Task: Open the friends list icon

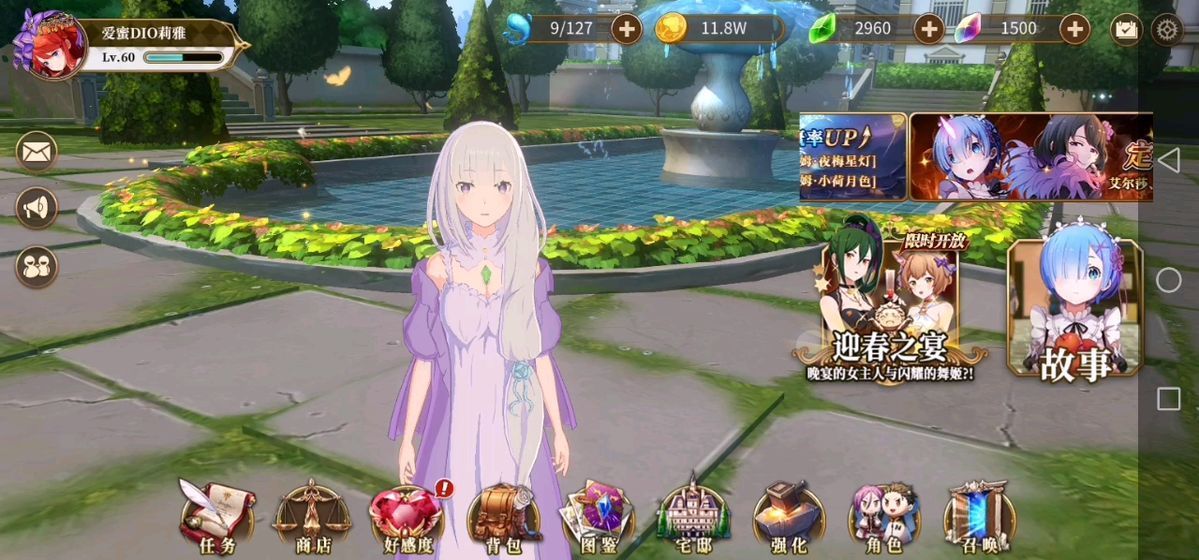Action: [x=37, y=266]
